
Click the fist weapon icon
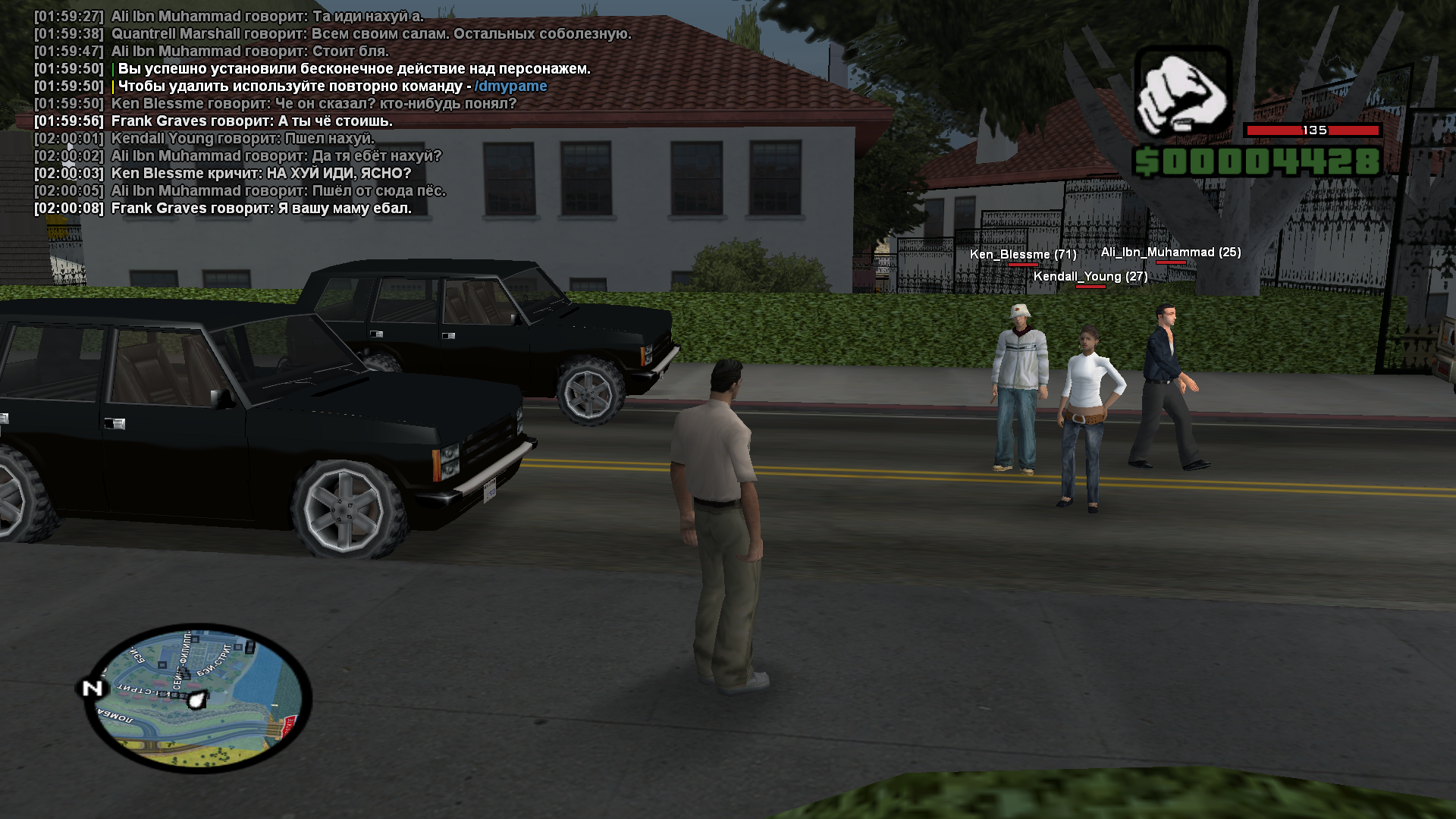coord(1182,92)
